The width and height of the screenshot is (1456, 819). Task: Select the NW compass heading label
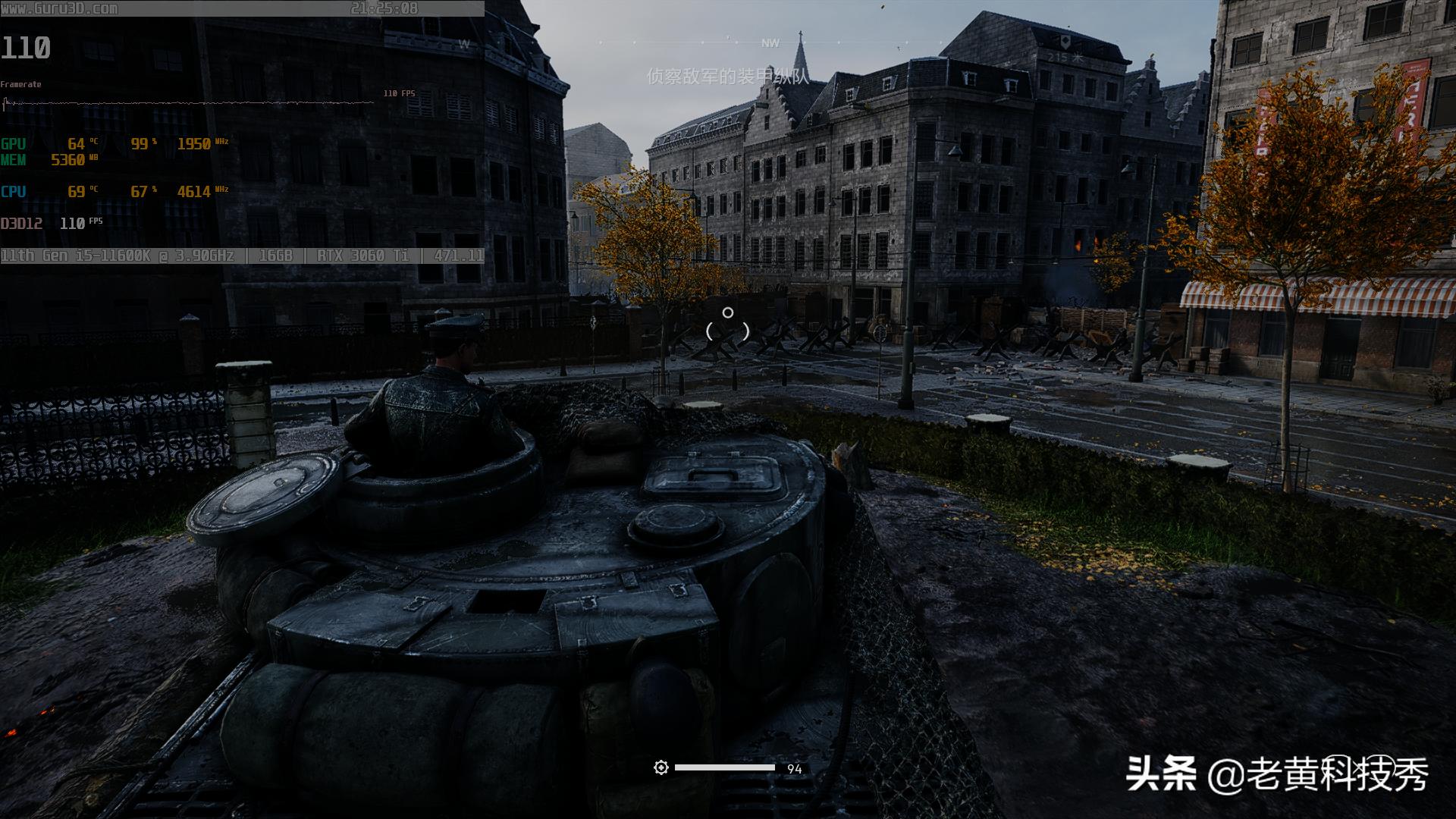tap(770, 43)
